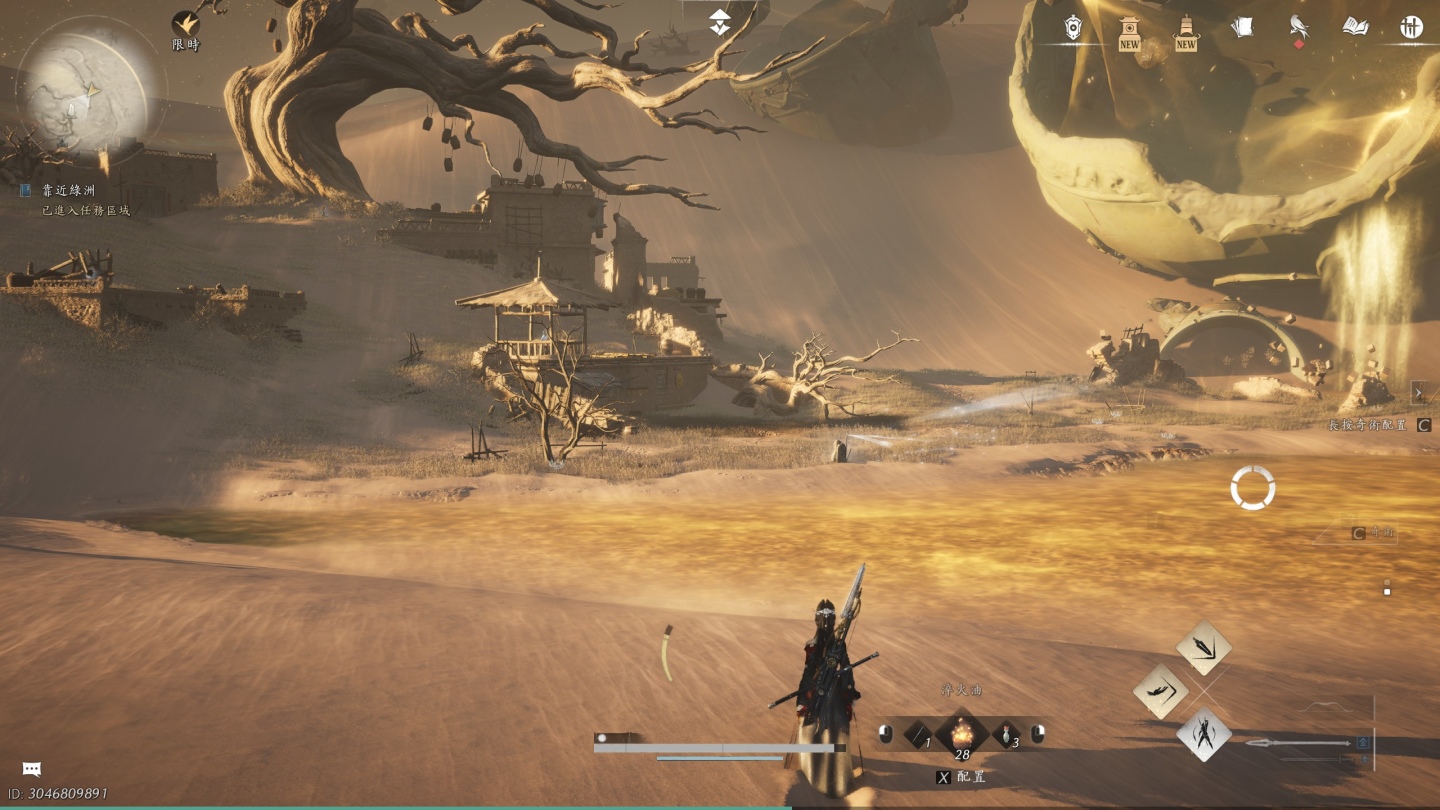This screenshot has width=1440, height=810.
Task: Select the needle item slot with count 1
Action: coord(918,736)
